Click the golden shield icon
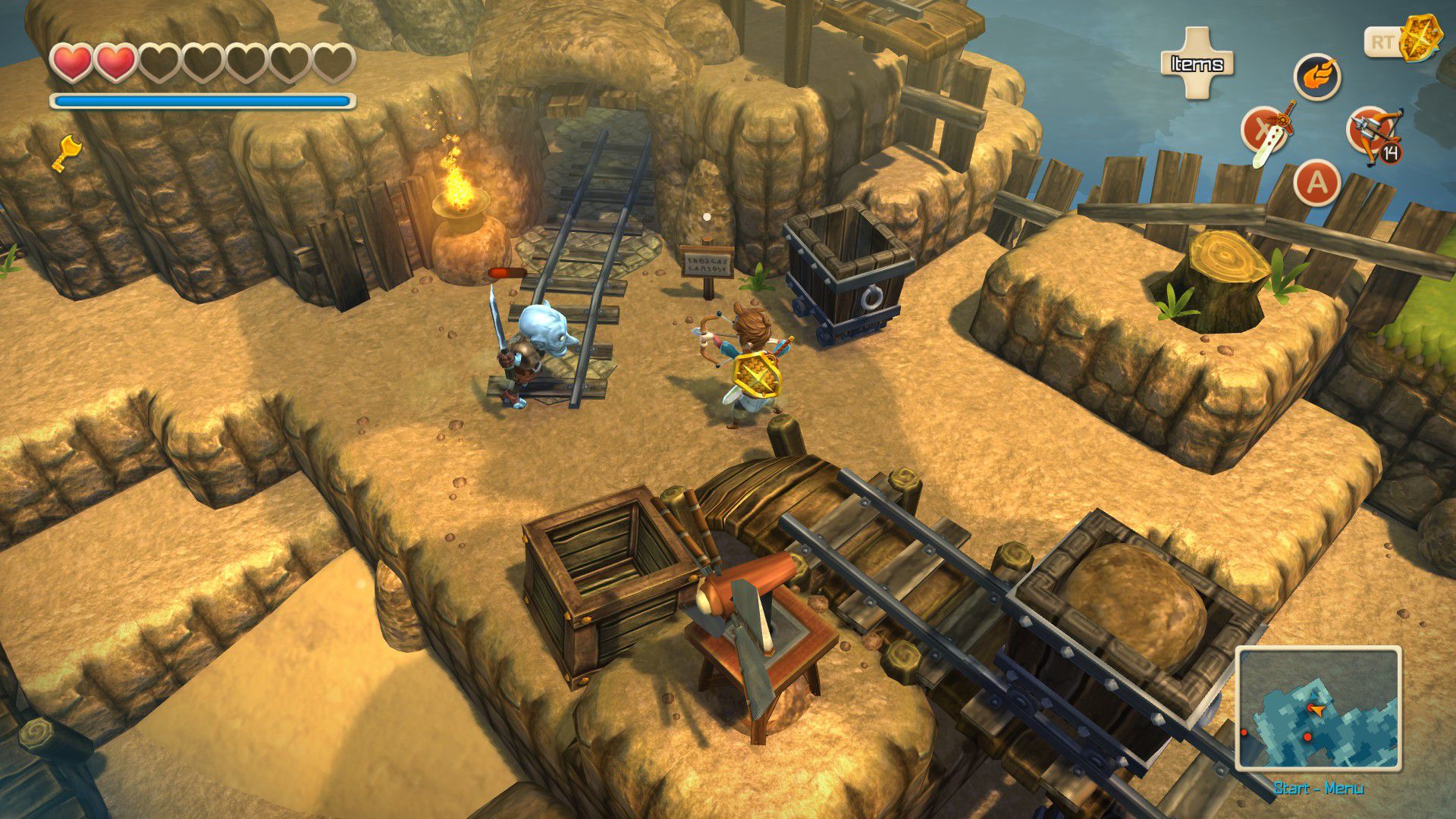This screenshot has height=819, width=1456. 1415,39
